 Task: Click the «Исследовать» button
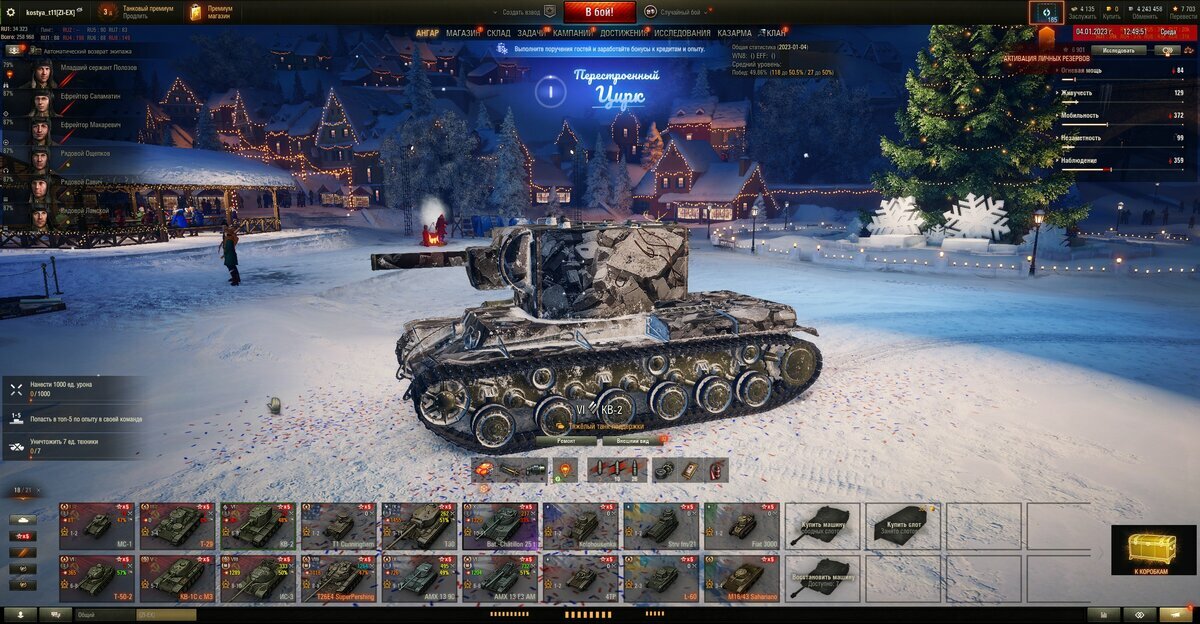point(1117,50)
